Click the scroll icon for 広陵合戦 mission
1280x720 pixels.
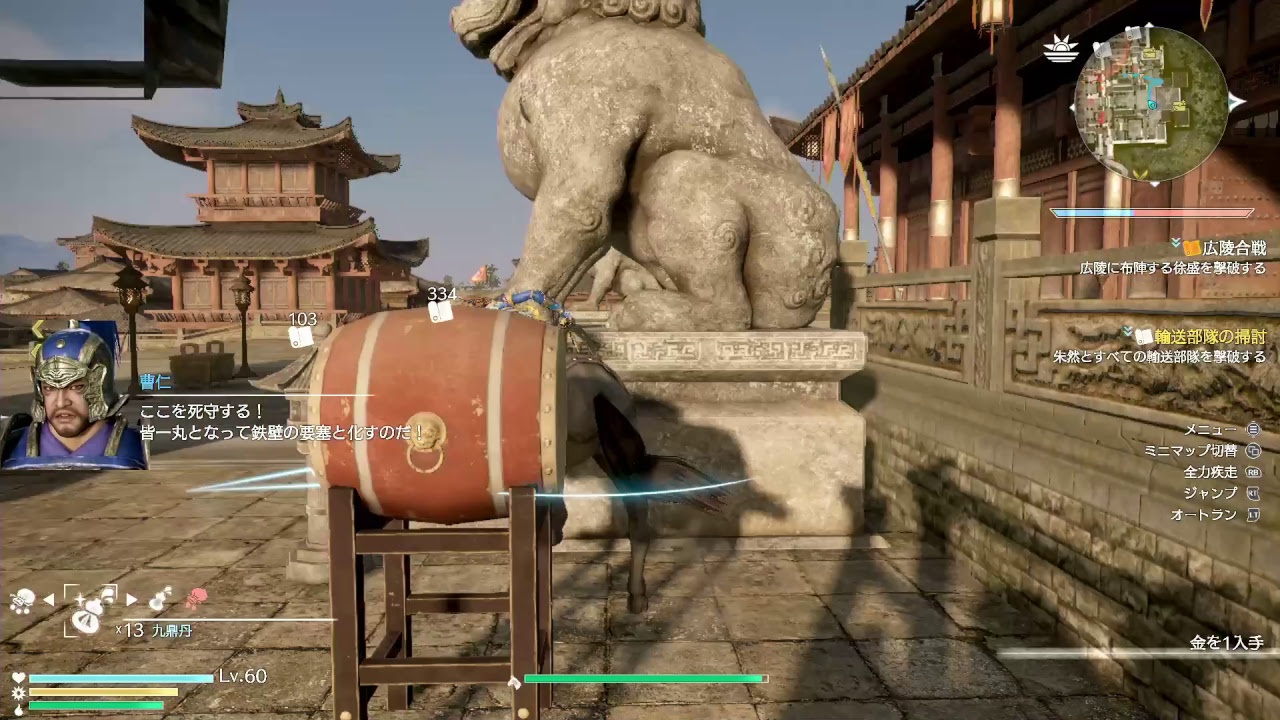coord(1191,247)
